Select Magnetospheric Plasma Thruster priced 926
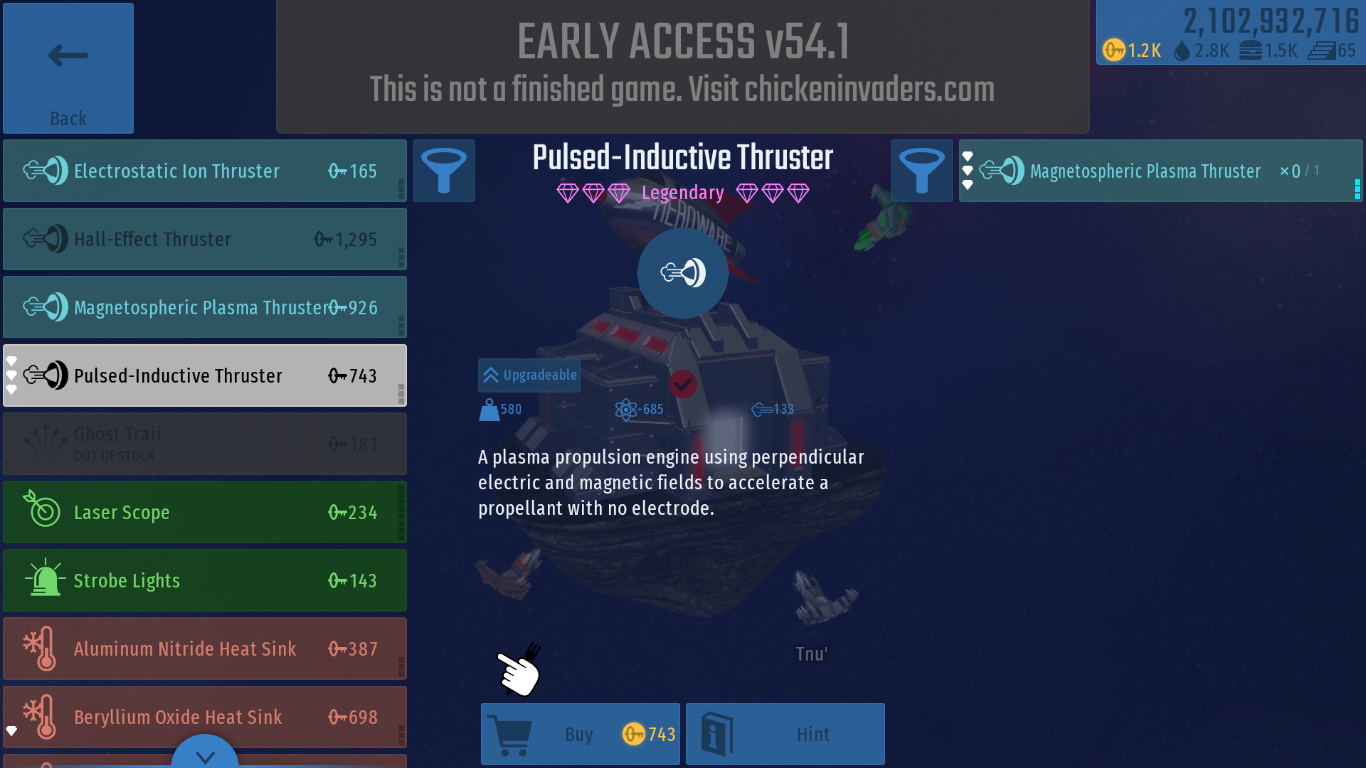Screen dimensions: 1366x768 coord(204,307)
